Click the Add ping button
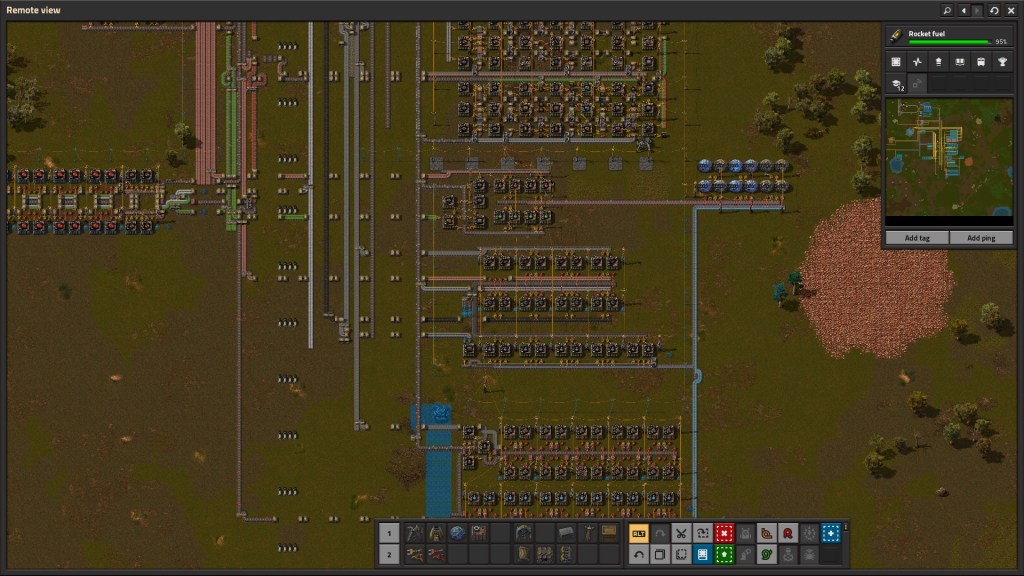The width and height of the screenshot is (1024, 576). [x=981, y=238]
